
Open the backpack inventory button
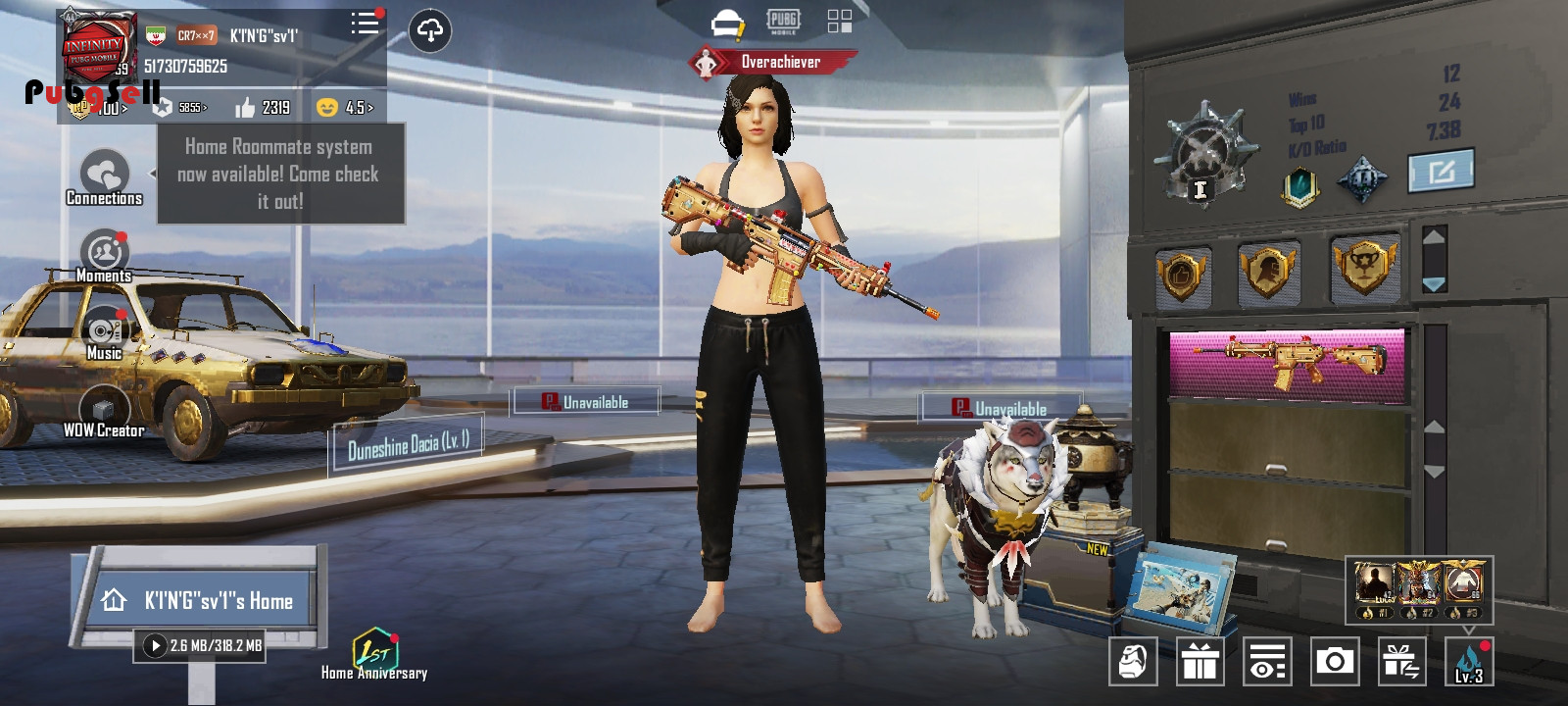click(1133, 662)
